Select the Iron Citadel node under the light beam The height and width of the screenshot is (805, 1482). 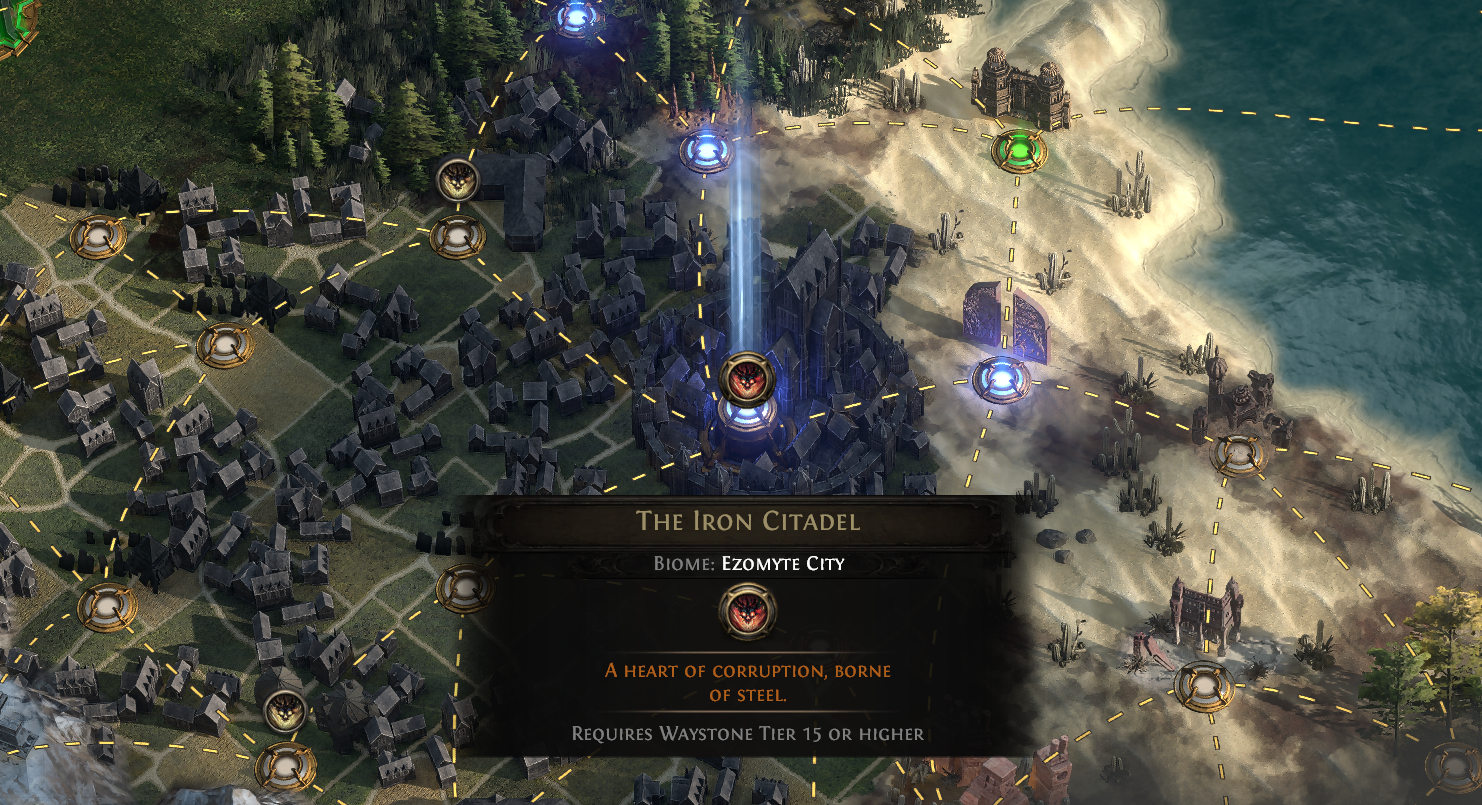coord(743,419)
